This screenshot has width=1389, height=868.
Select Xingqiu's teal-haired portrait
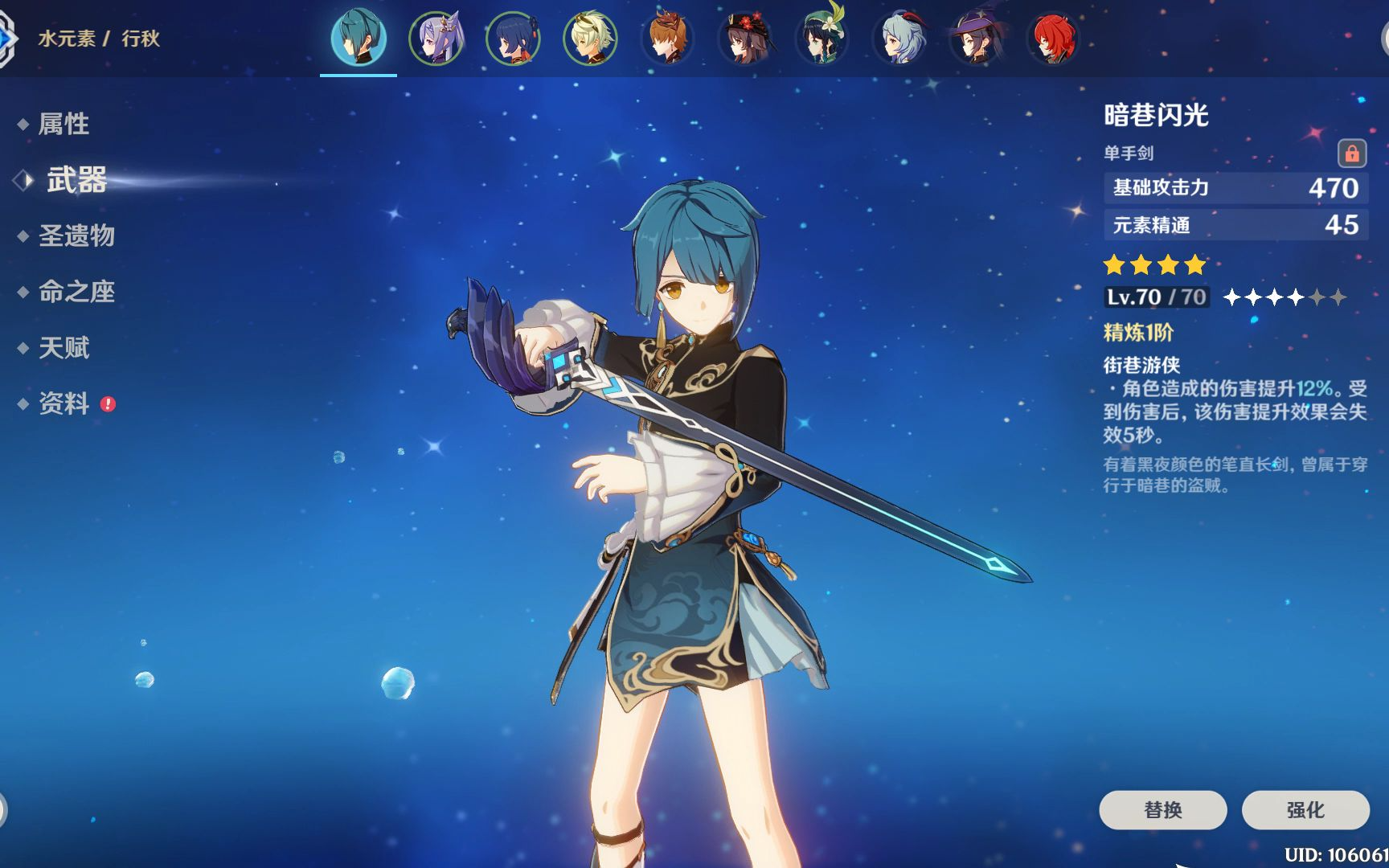(359, 38)
